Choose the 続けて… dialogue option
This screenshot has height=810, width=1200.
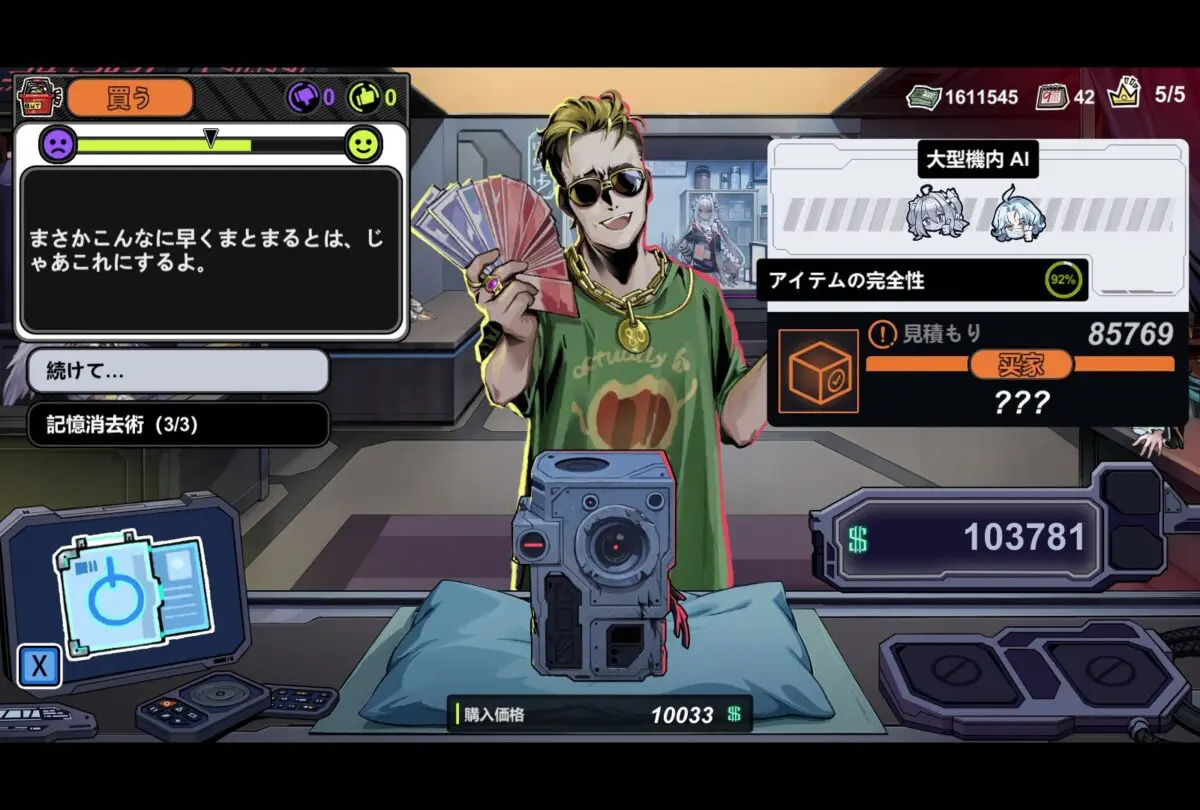pyautogui.click(x=177, y=372)
